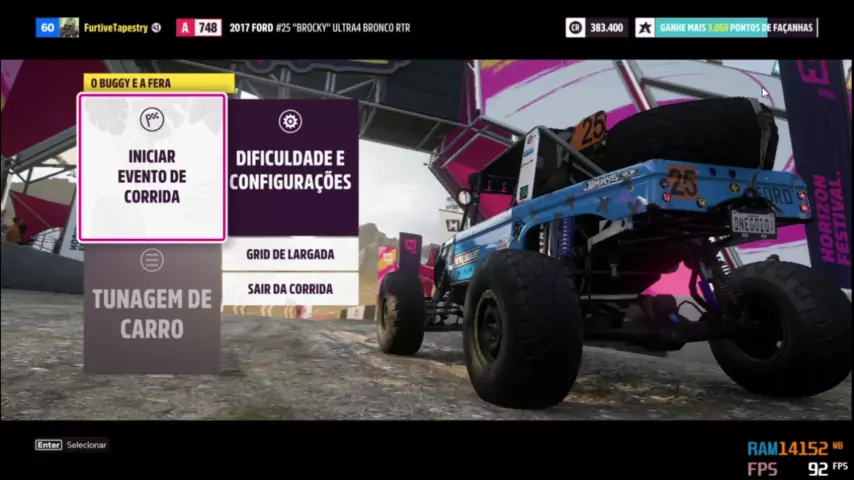Select the Tunagem de Carro tile
The width and height of the screenshot is (854, 480).
(152, 309)
